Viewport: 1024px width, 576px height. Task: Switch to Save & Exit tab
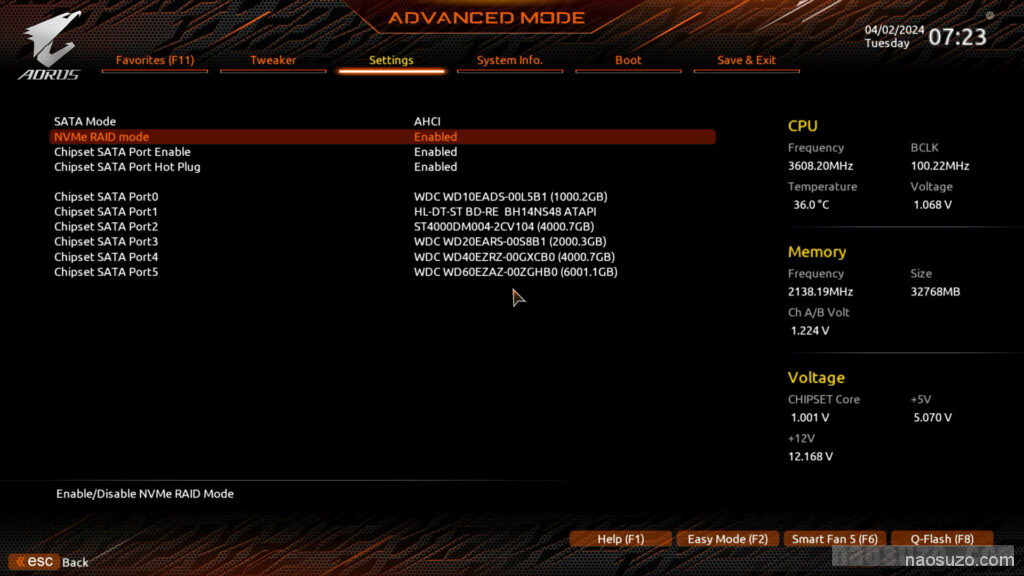(746, 60)
